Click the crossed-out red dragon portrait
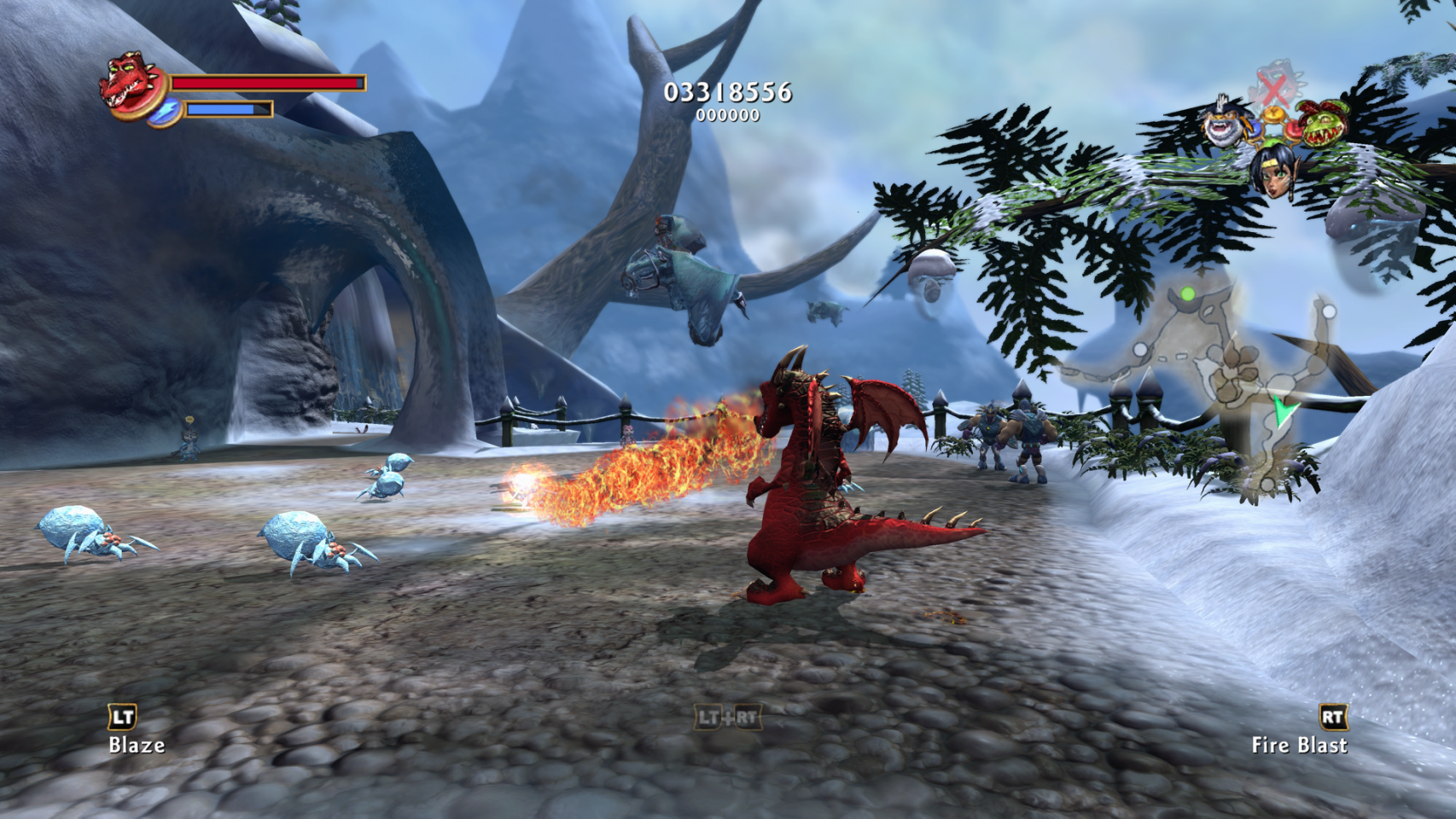The width and height of the screenshot is (1456, 819). point(1273,85)
